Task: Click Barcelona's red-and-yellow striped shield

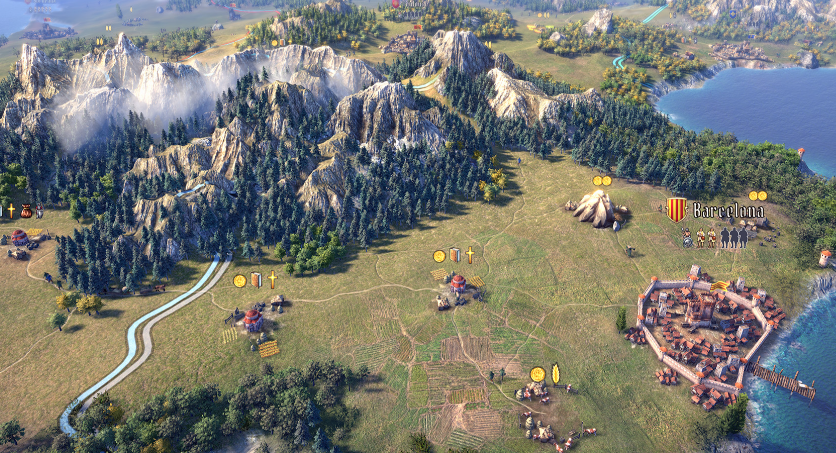Action: (677, 210)
